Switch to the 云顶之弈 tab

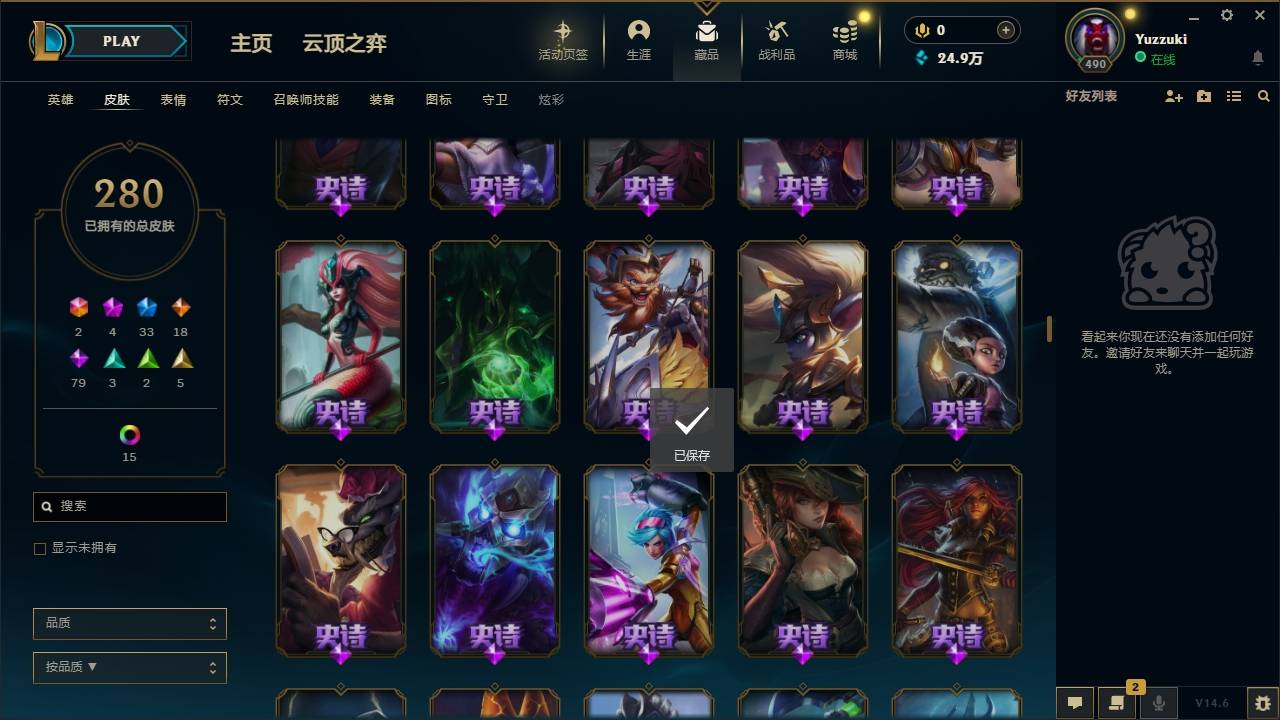click(x=343, y=43)
